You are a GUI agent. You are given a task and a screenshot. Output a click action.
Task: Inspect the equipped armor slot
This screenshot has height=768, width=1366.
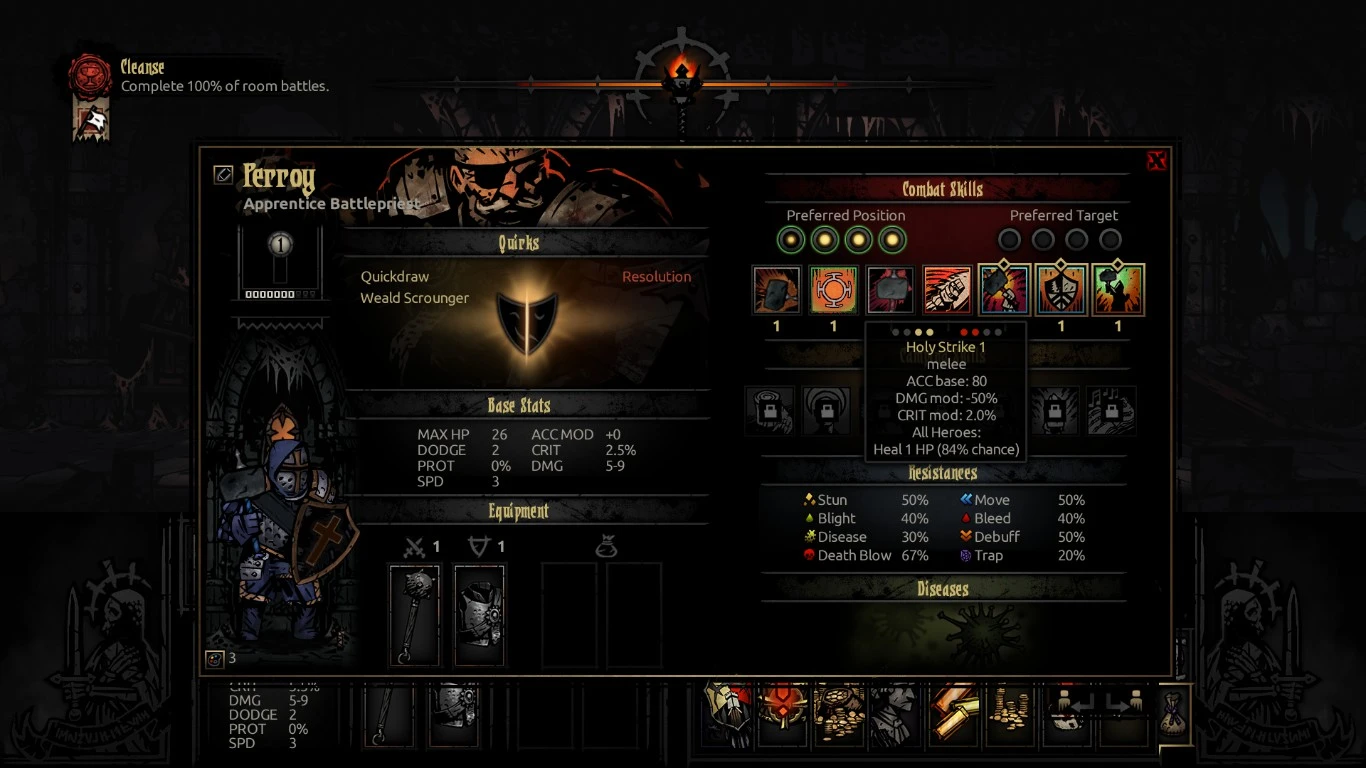[480, 615]
